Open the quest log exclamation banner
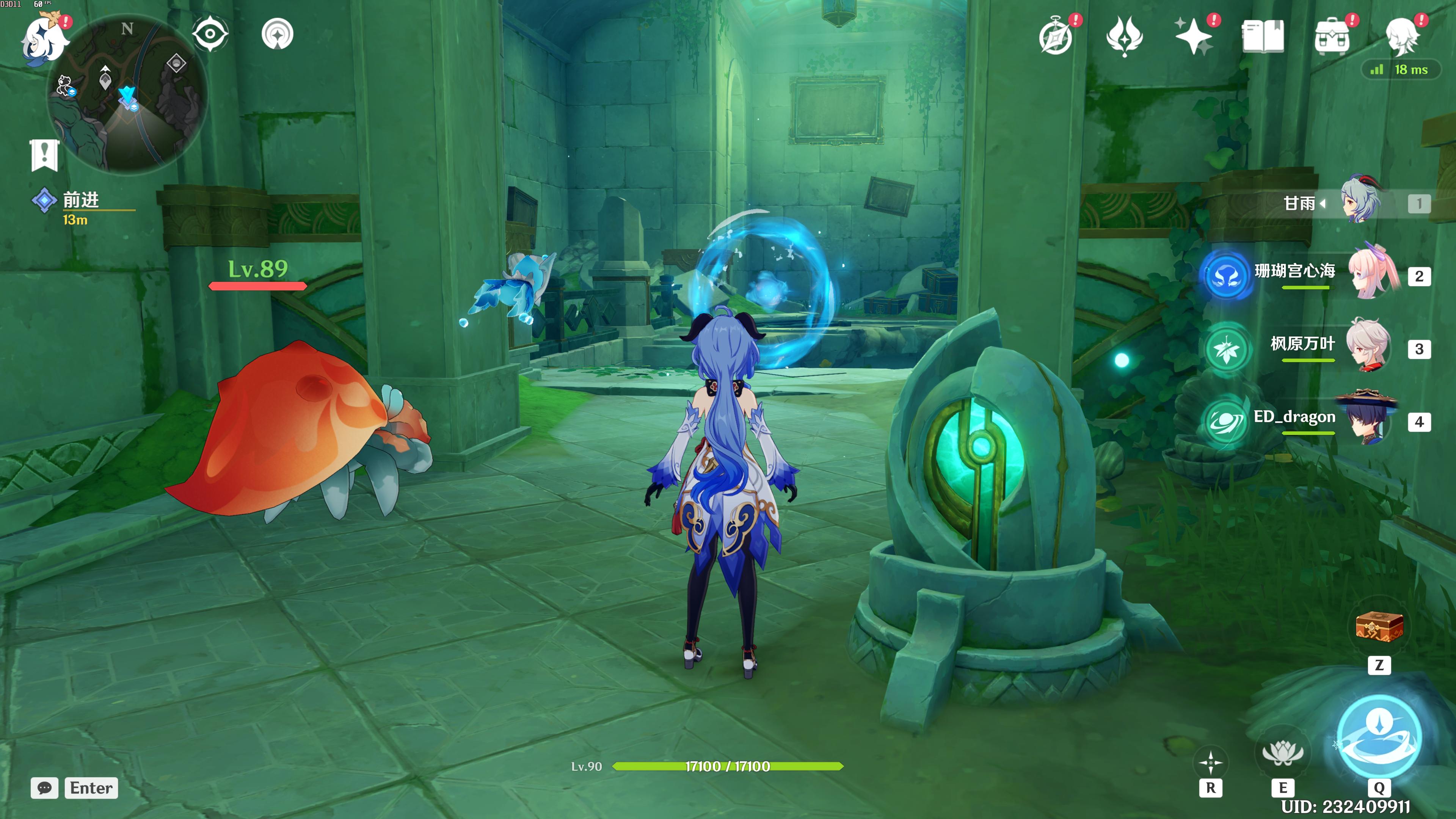 [x=44, y=154]
